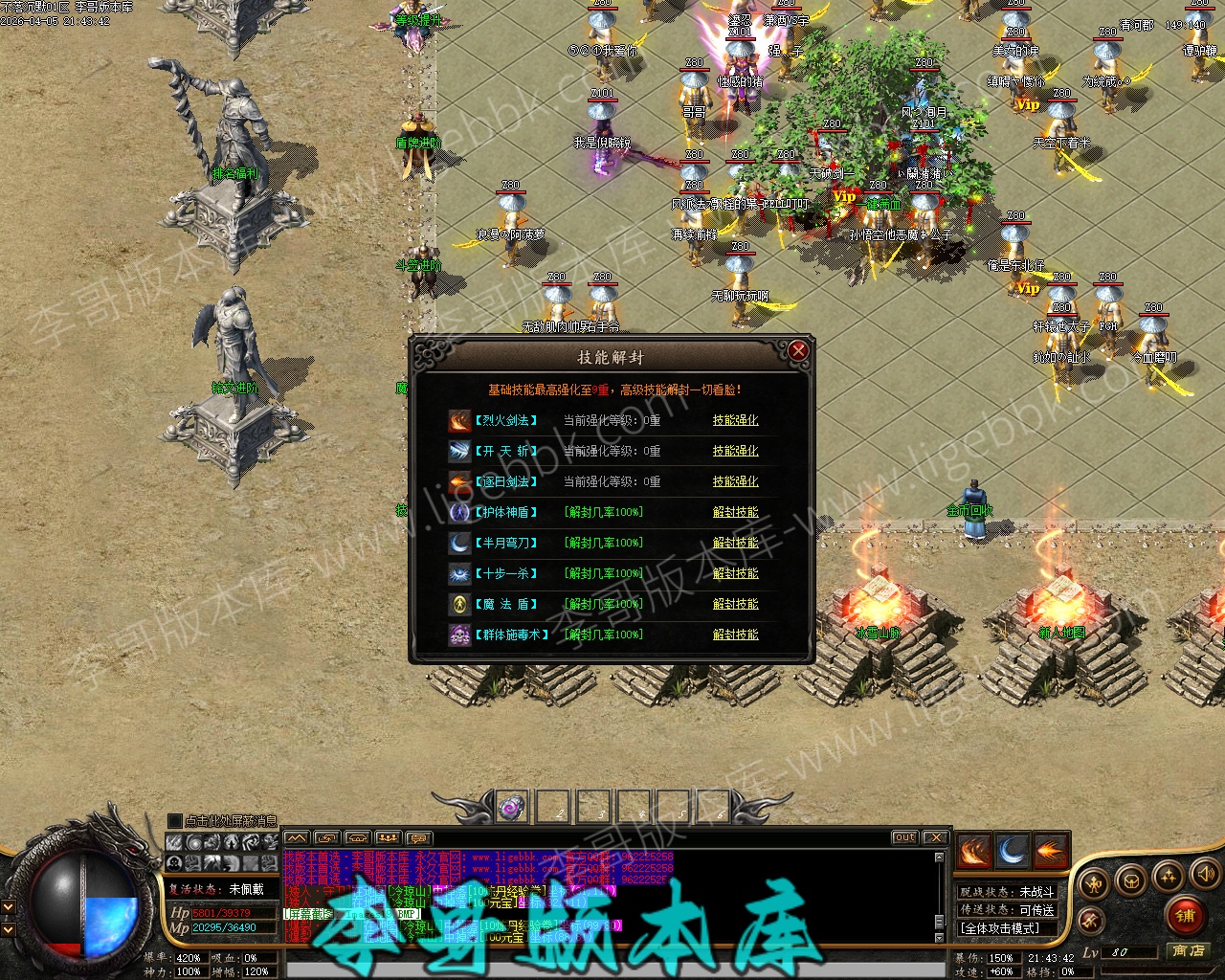Unseal the 魔法盾 skill
The width and height of the screenshot is (1225, 980).
pos(735,604)
